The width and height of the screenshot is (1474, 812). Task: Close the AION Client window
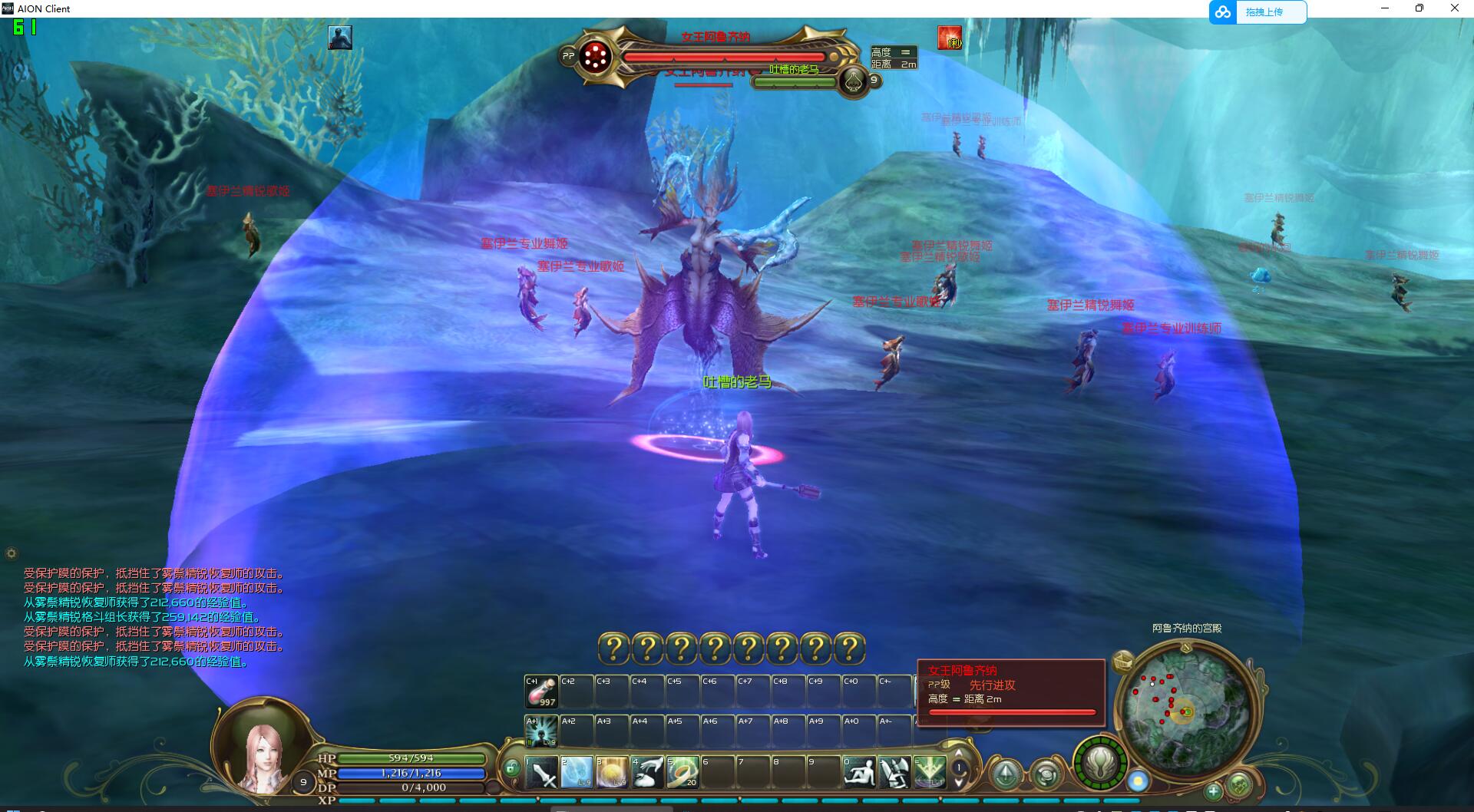pyautogui.click(x=1454, y=8)
